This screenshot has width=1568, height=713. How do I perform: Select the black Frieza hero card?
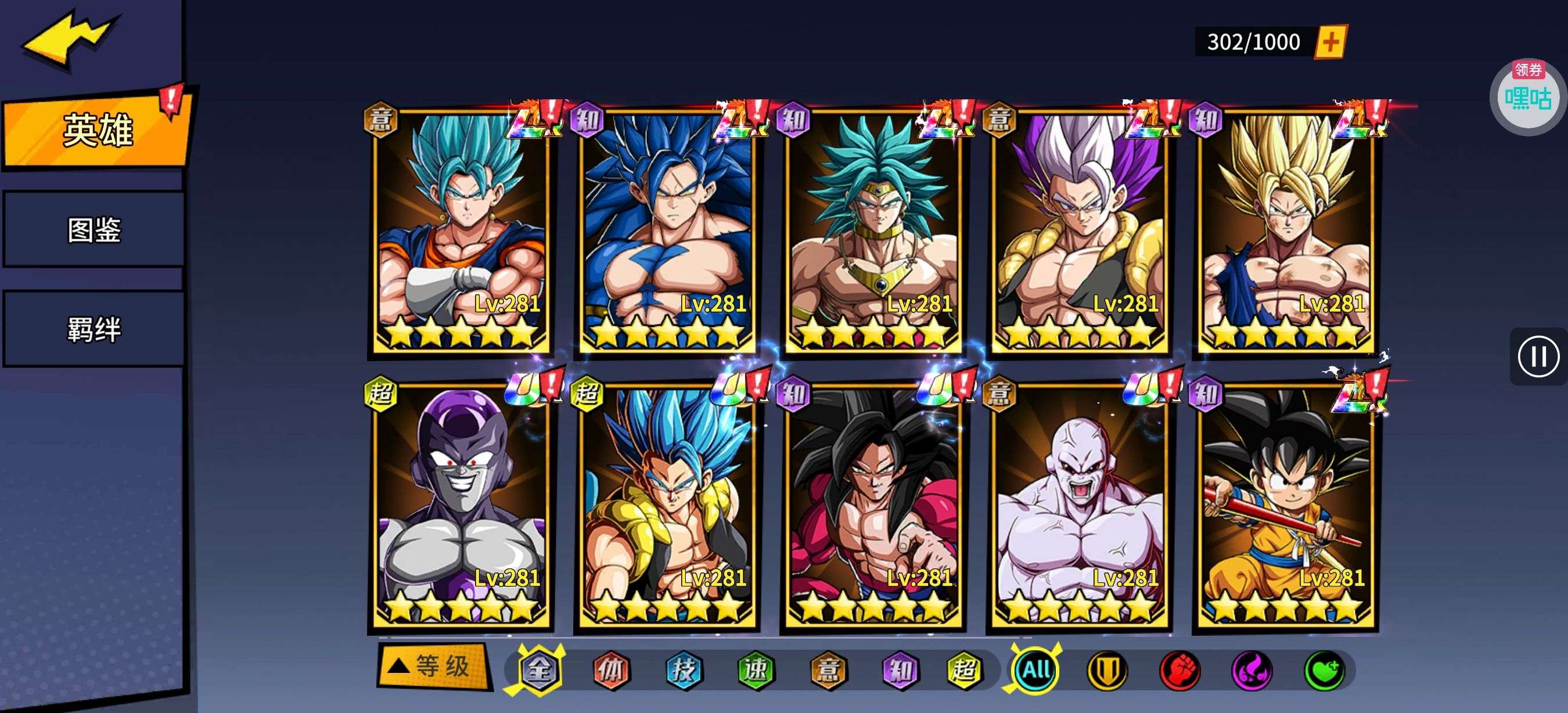click(x=461, y=506)
